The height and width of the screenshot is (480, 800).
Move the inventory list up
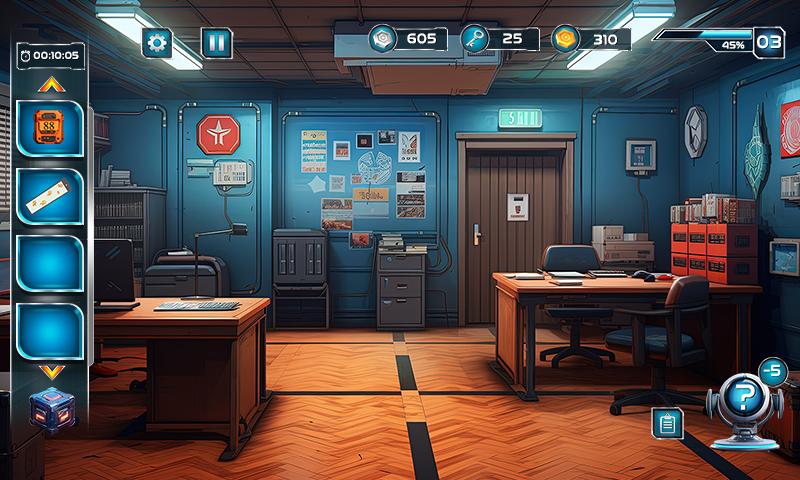(50, 85)
